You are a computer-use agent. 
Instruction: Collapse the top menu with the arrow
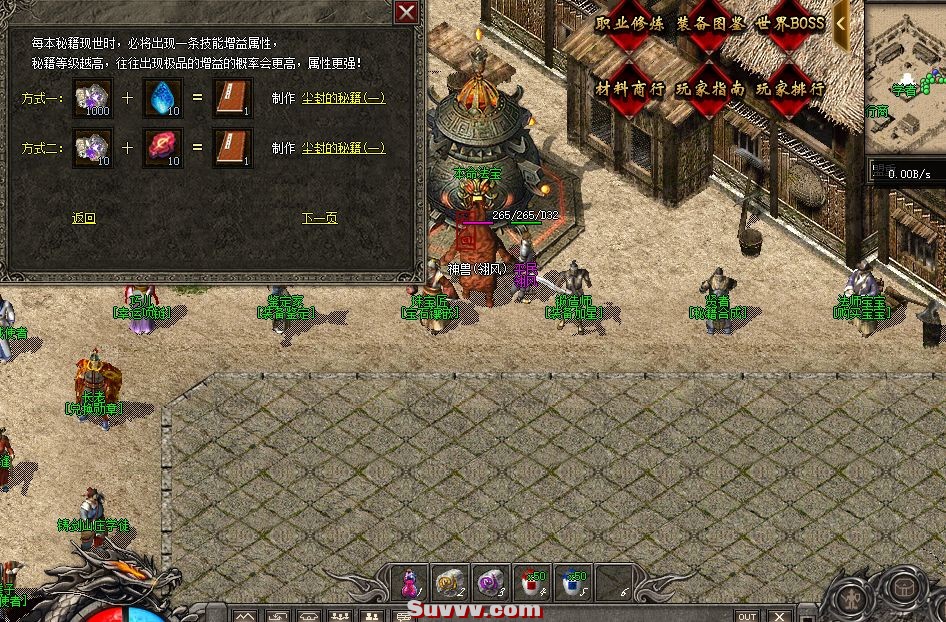[842, 22]
